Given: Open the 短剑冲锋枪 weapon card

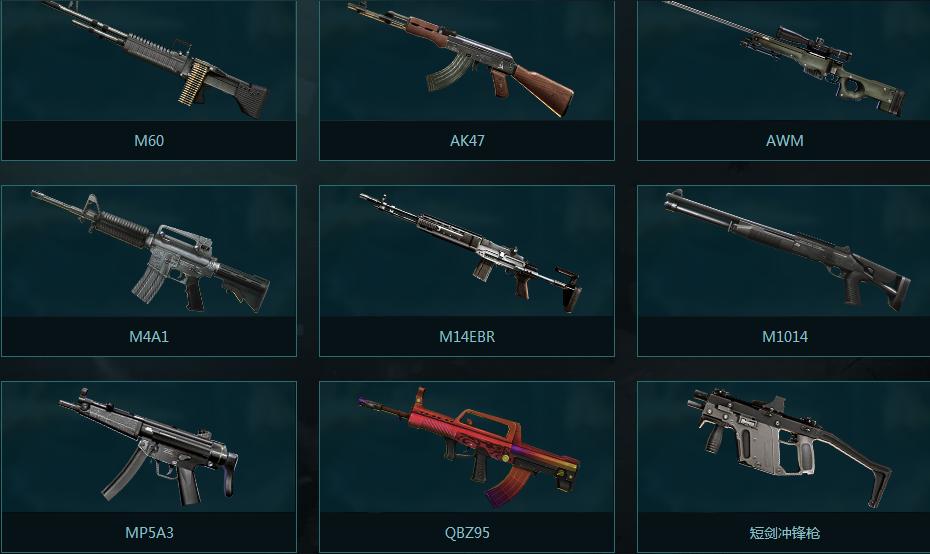Looking at the screenshot, I should click(784, 466).
